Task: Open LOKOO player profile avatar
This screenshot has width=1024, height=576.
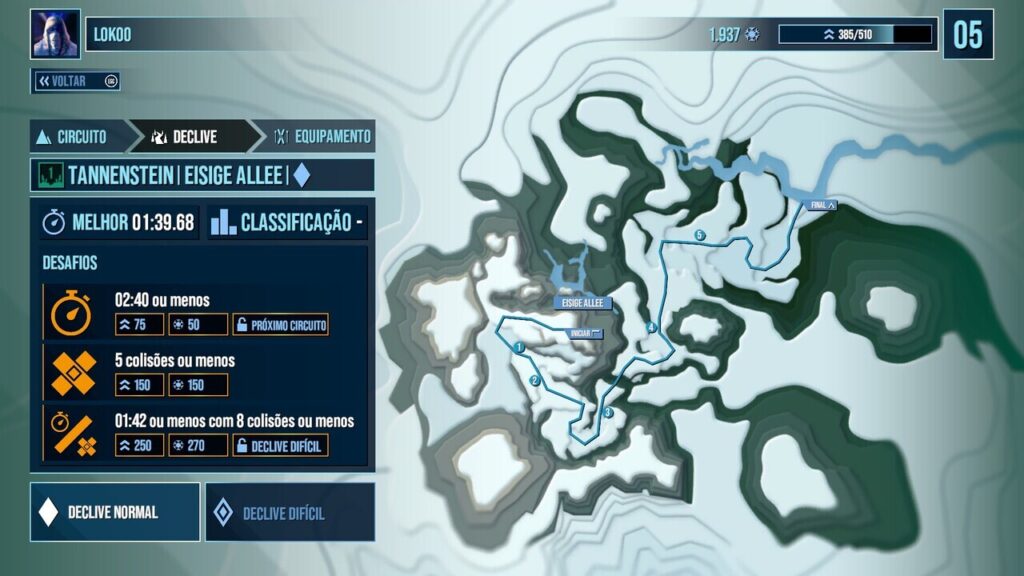Action: click(x=56, y=34)
